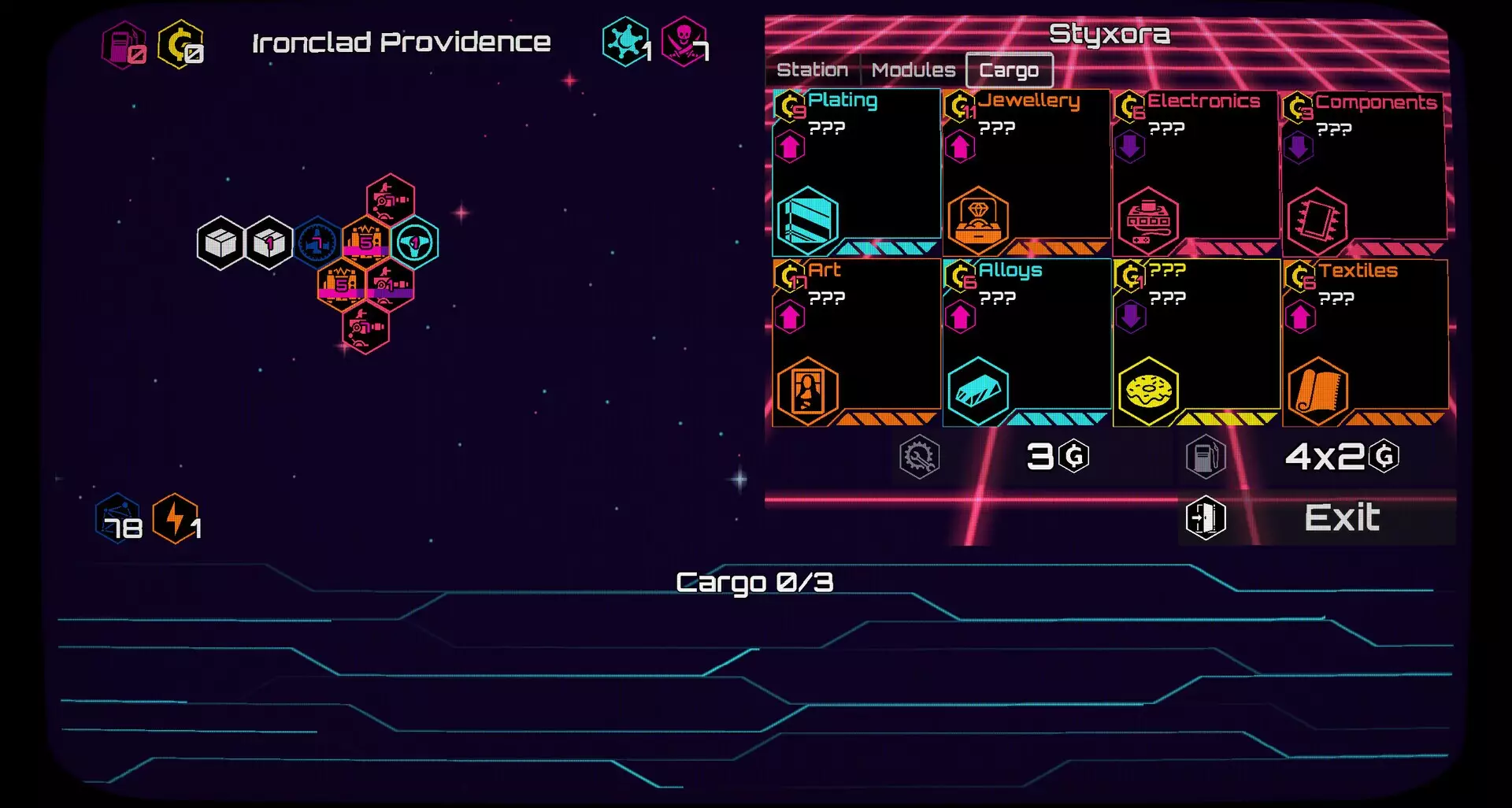Exit the Styxora station

pyautogui.click(x=1317, y=518)
